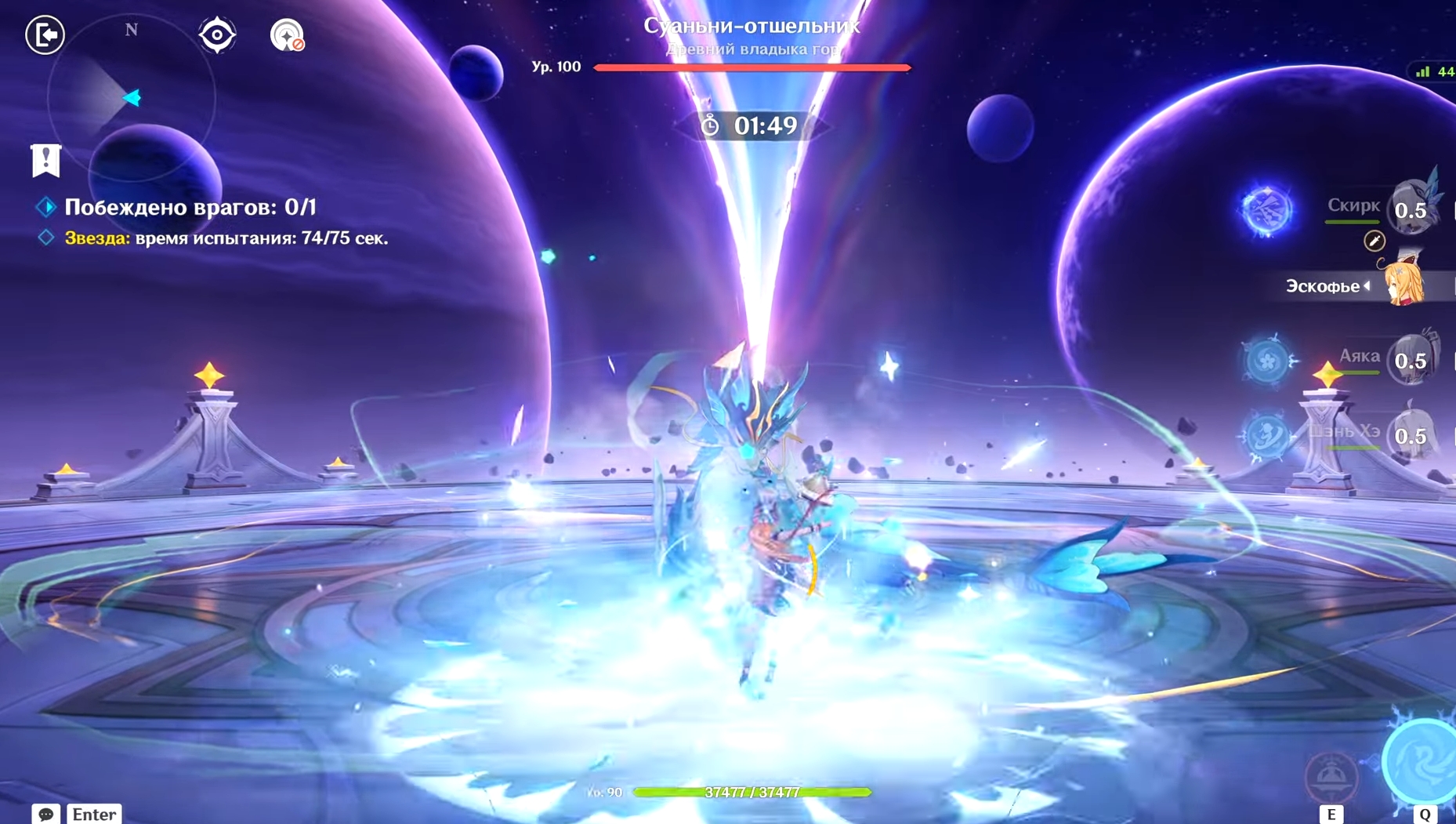Switch to party member Шэнь Хэ
1456x824 pixels.
coord(1411,434)
